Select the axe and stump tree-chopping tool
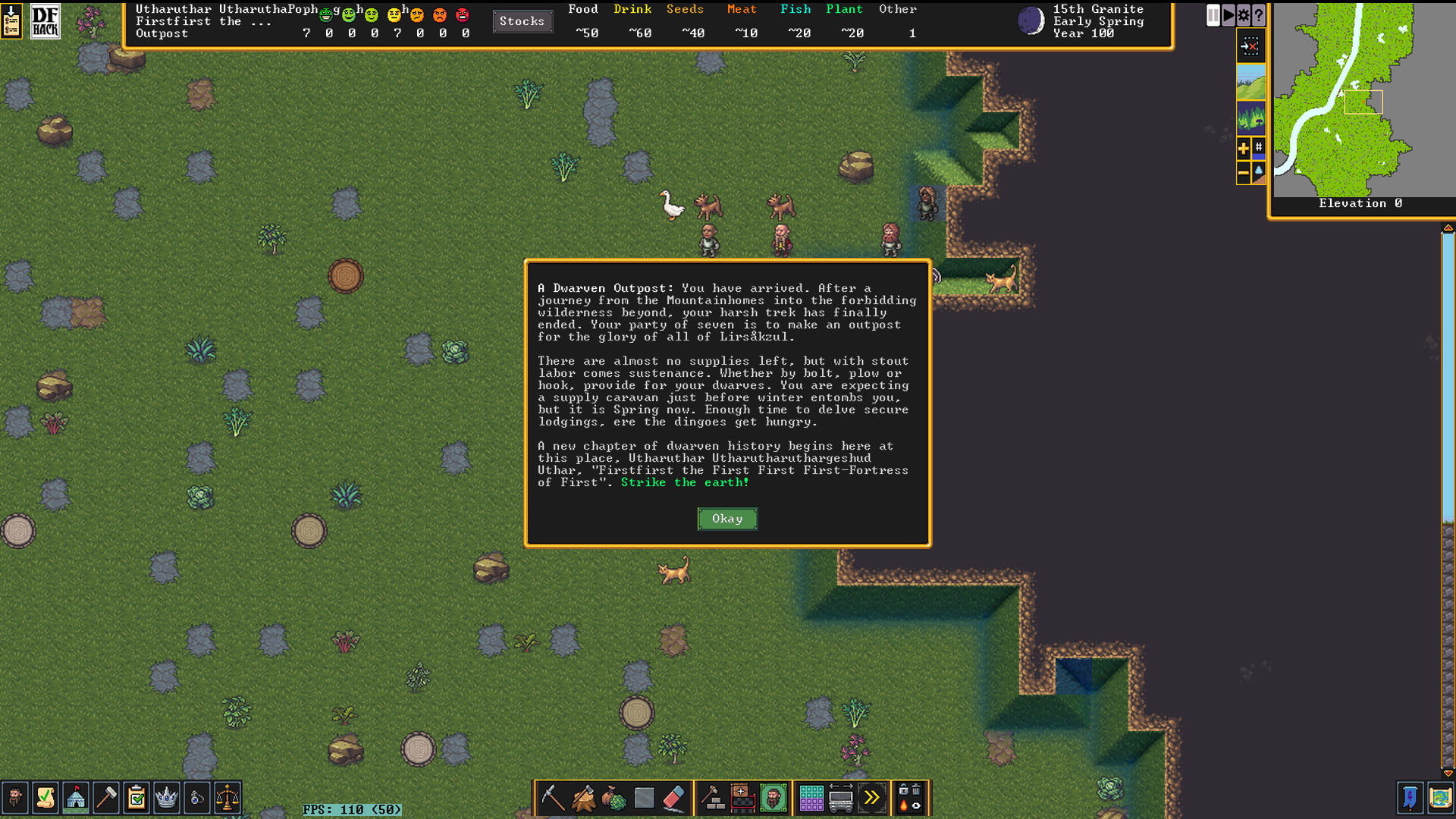This screenshot has height=819, width=1456. click(583, 798)
